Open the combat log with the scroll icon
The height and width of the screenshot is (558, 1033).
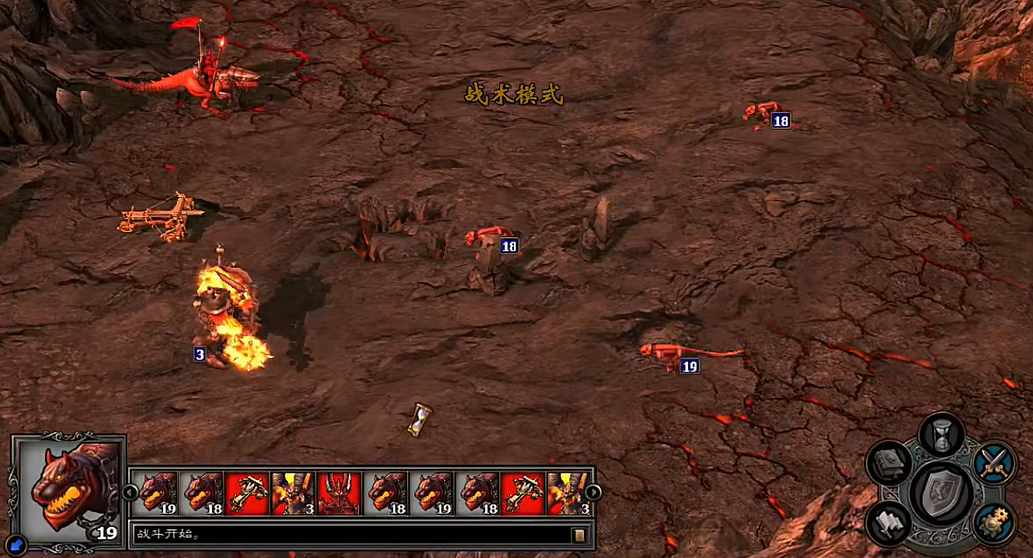pyautogui.click(x=579, y=535)
